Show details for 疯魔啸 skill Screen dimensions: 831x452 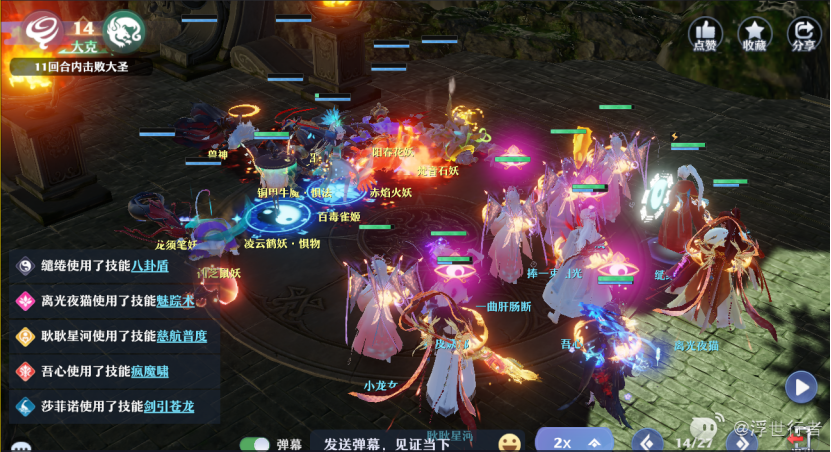150,371
